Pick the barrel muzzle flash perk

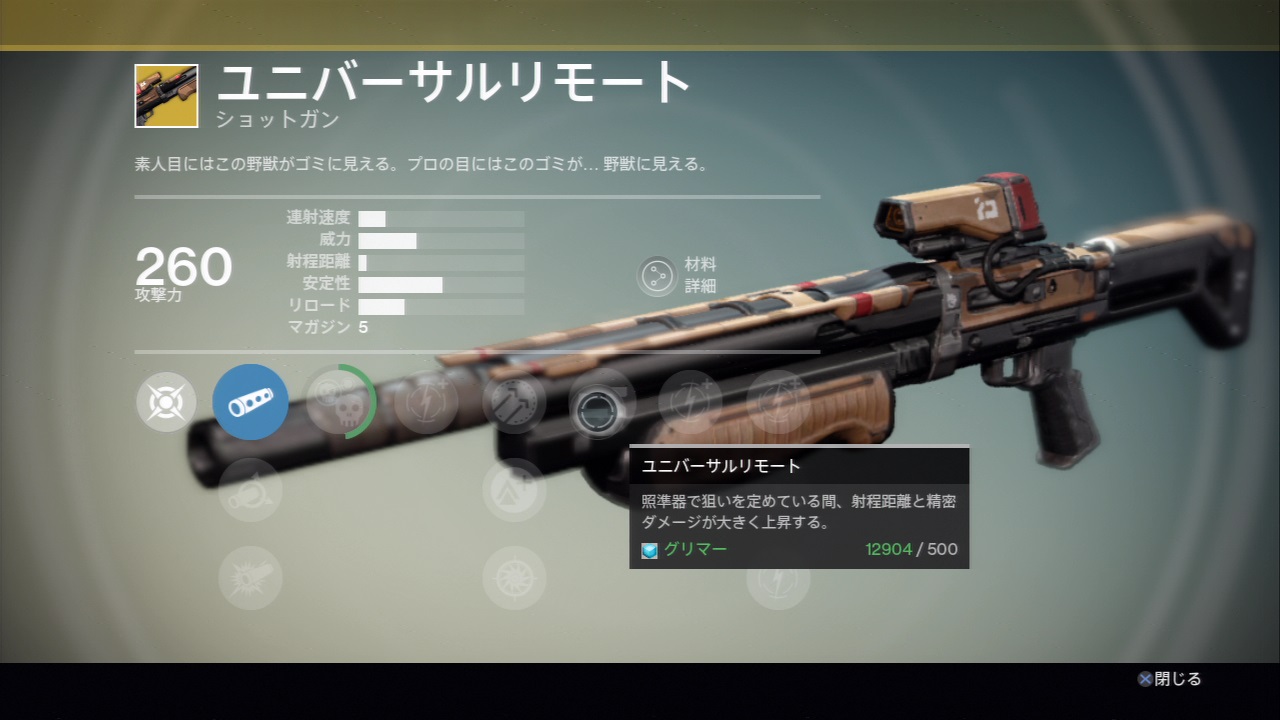[250, 578]
